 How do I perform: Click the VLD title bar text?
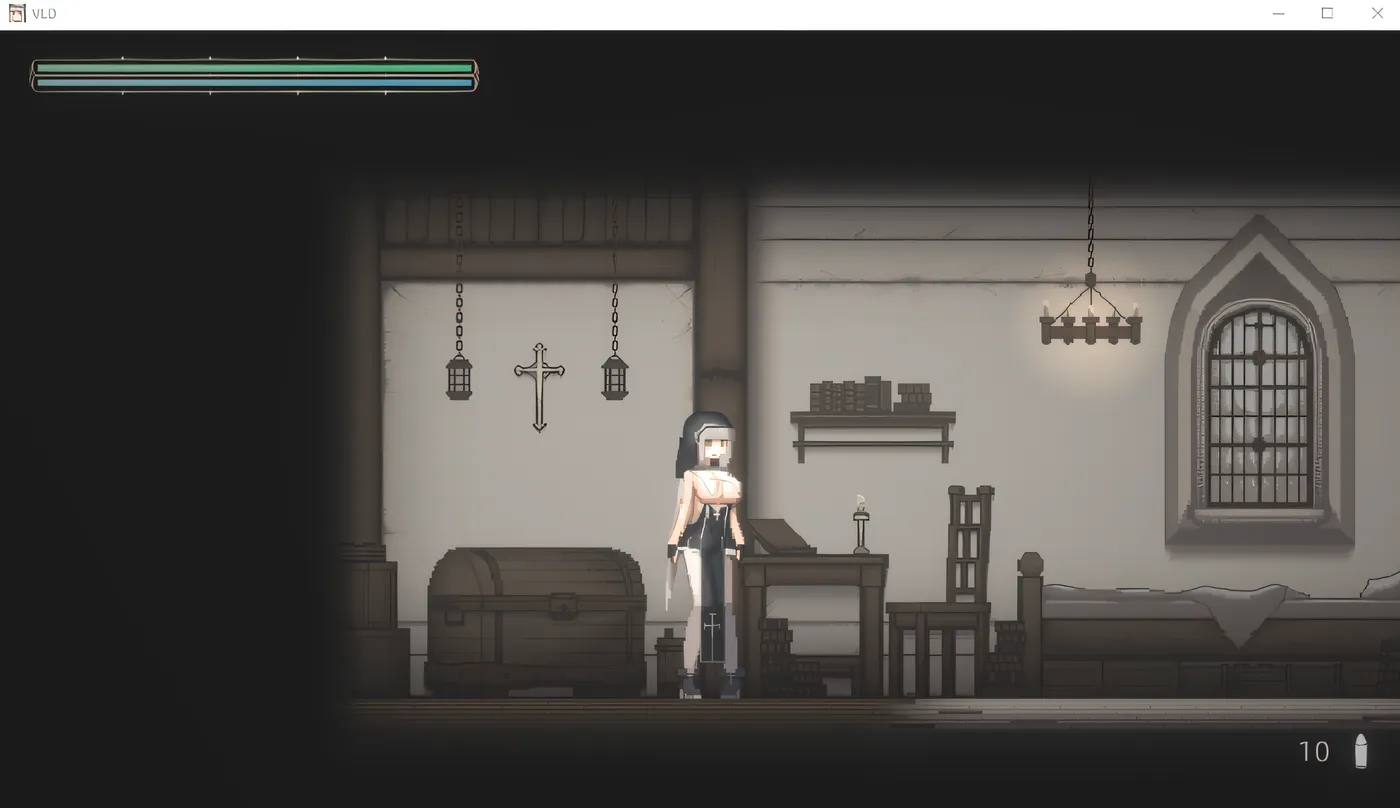tap(44, 13)
